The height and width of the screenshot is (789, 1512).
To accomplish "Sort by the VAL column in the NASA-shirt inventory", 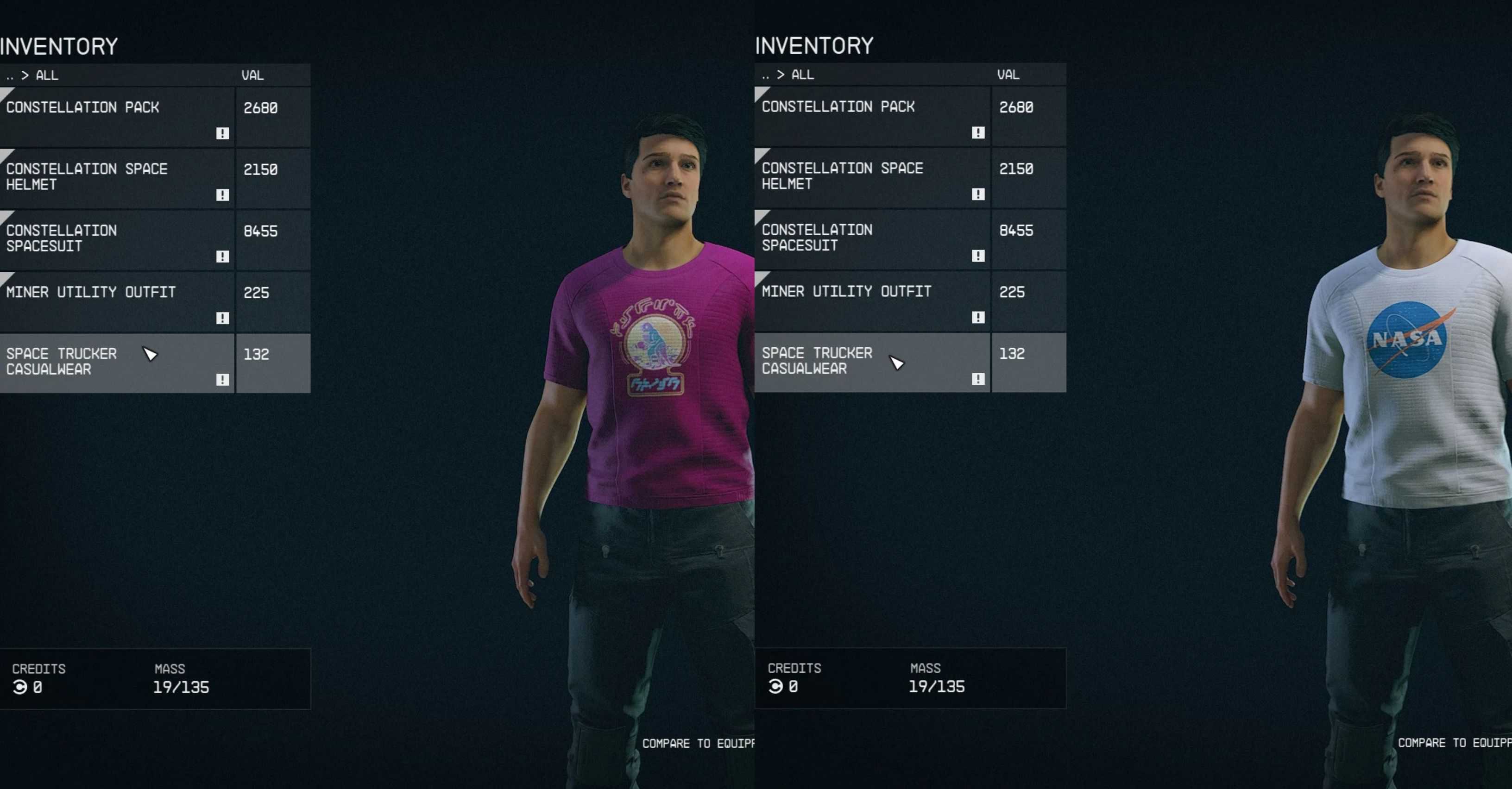I will click(x=1008, y=75).
